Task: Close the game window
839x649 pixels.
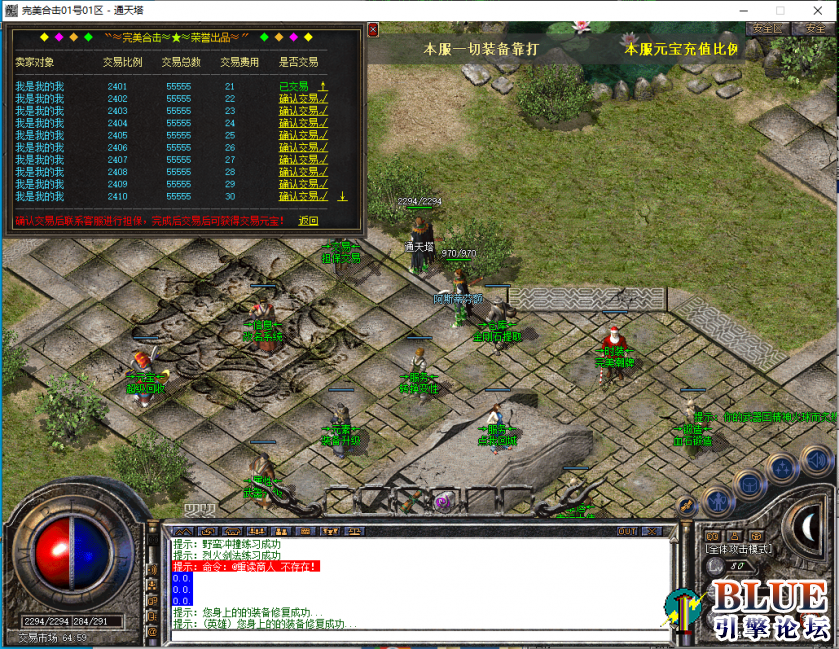Action: point(817,9)
